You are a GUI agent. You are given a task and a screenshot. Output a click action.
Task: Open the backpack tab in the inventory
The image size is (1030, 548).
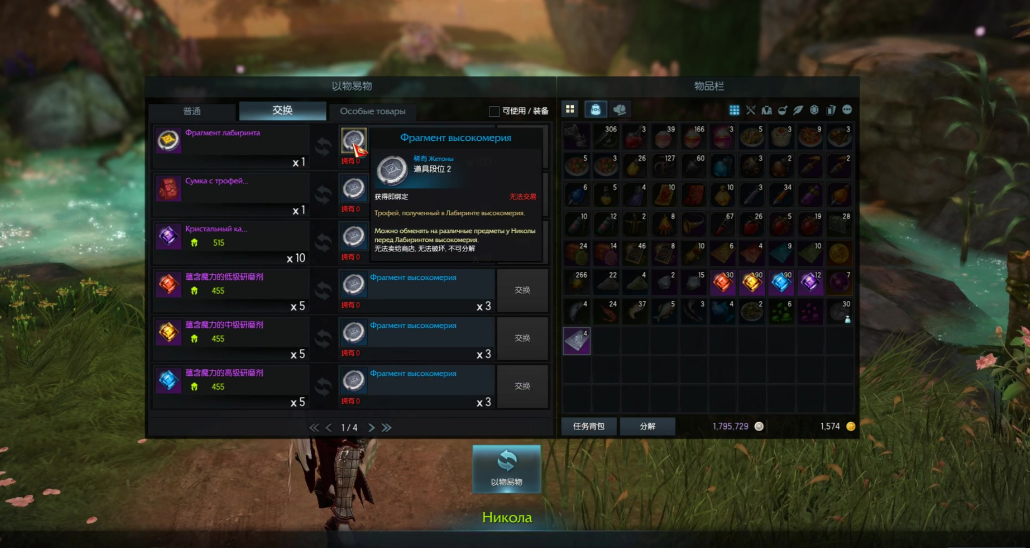595,109
